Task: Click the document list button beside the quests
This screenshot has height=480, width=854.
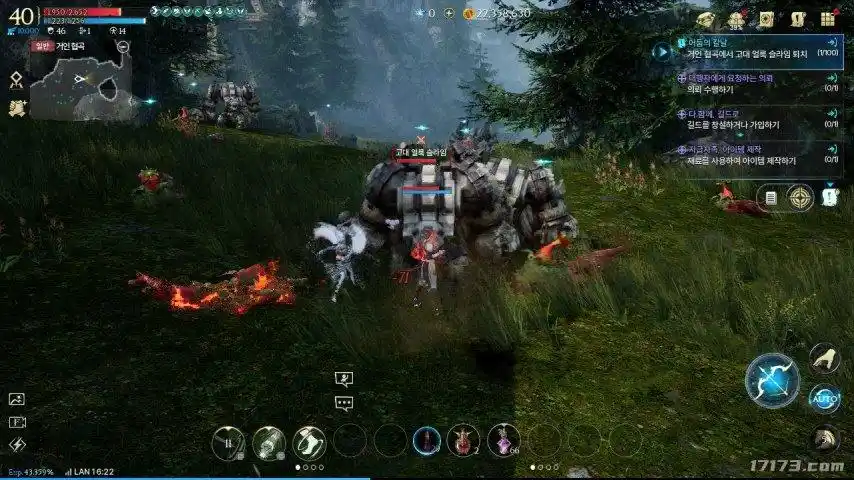Action: (771, 198)
